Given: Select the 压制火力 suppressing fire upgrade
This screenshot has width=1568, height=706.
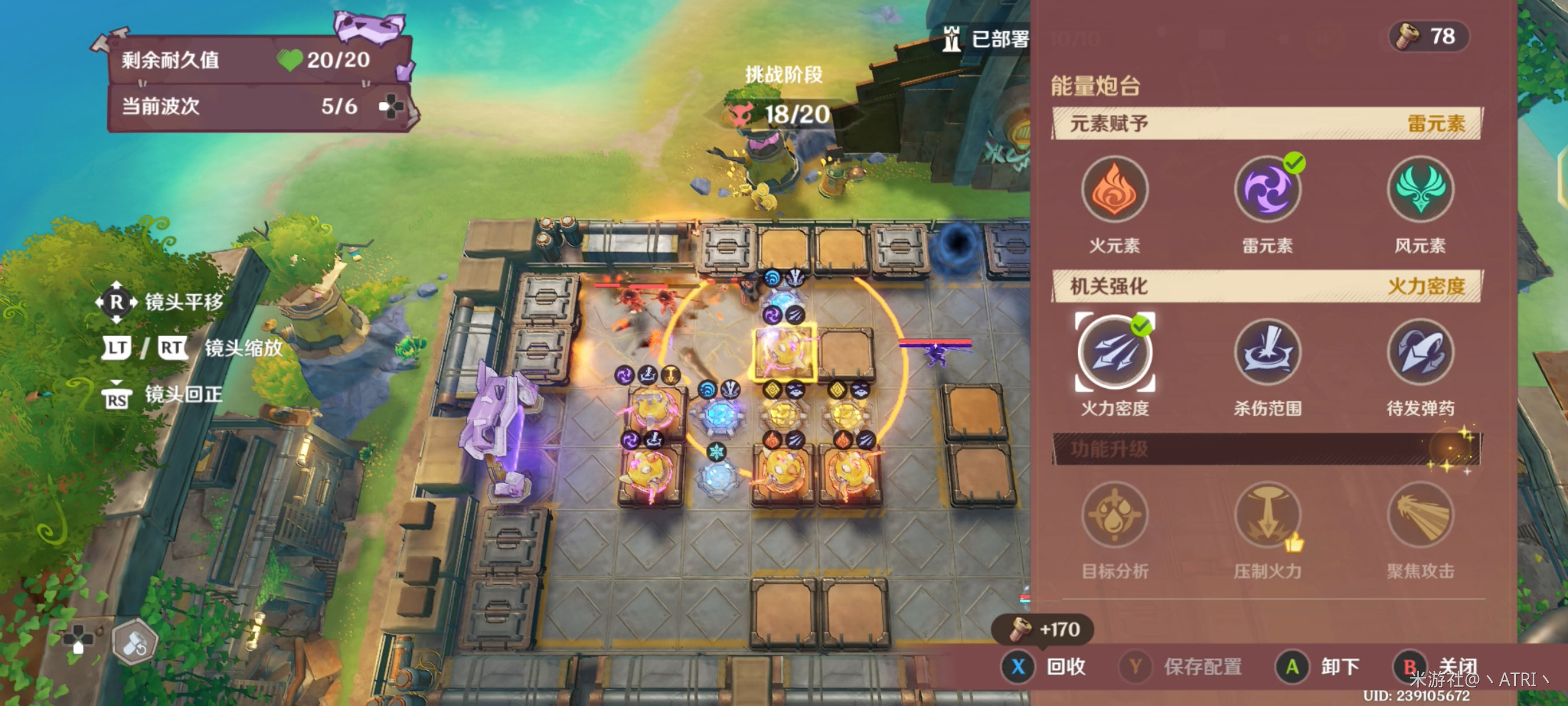Looking at the screenshot, I should click(x=1267, y=516).
